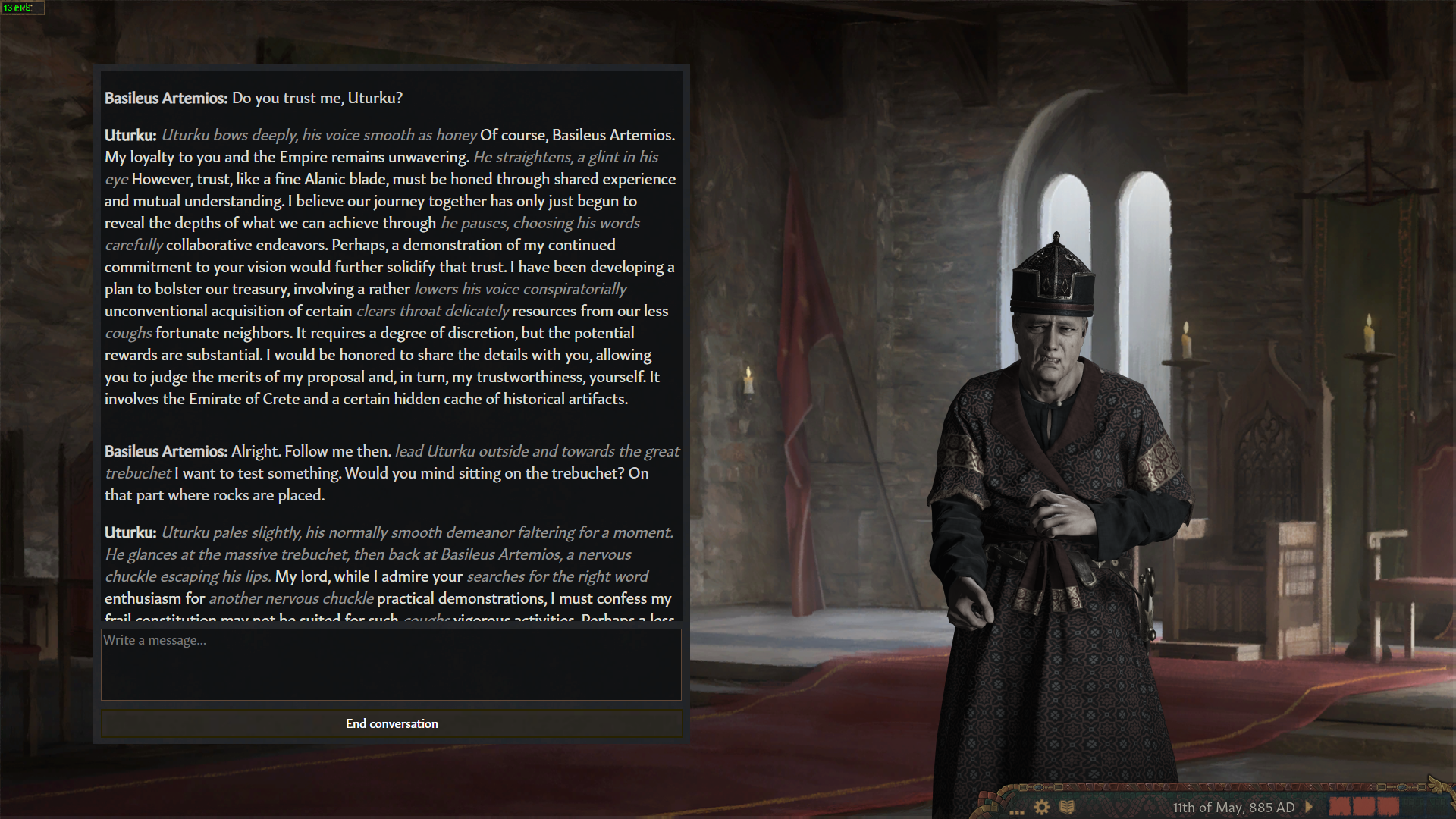Click the second red game speed block
The height and width of the screenshot is (819, 1456).
click(x=1365, y=808)
